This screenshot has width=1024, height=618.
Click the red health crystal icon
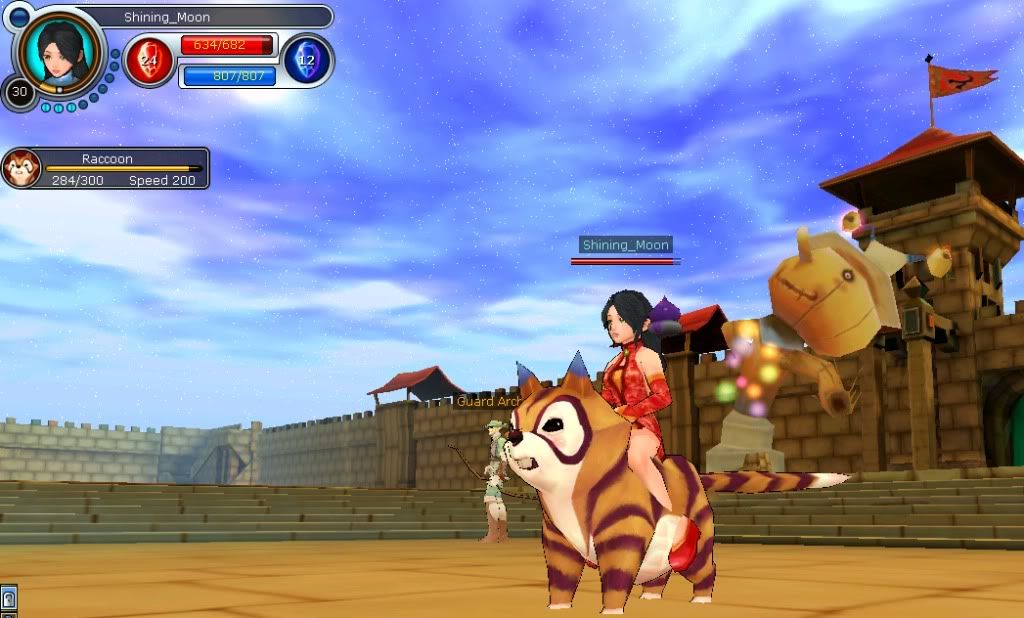[149, 60]
